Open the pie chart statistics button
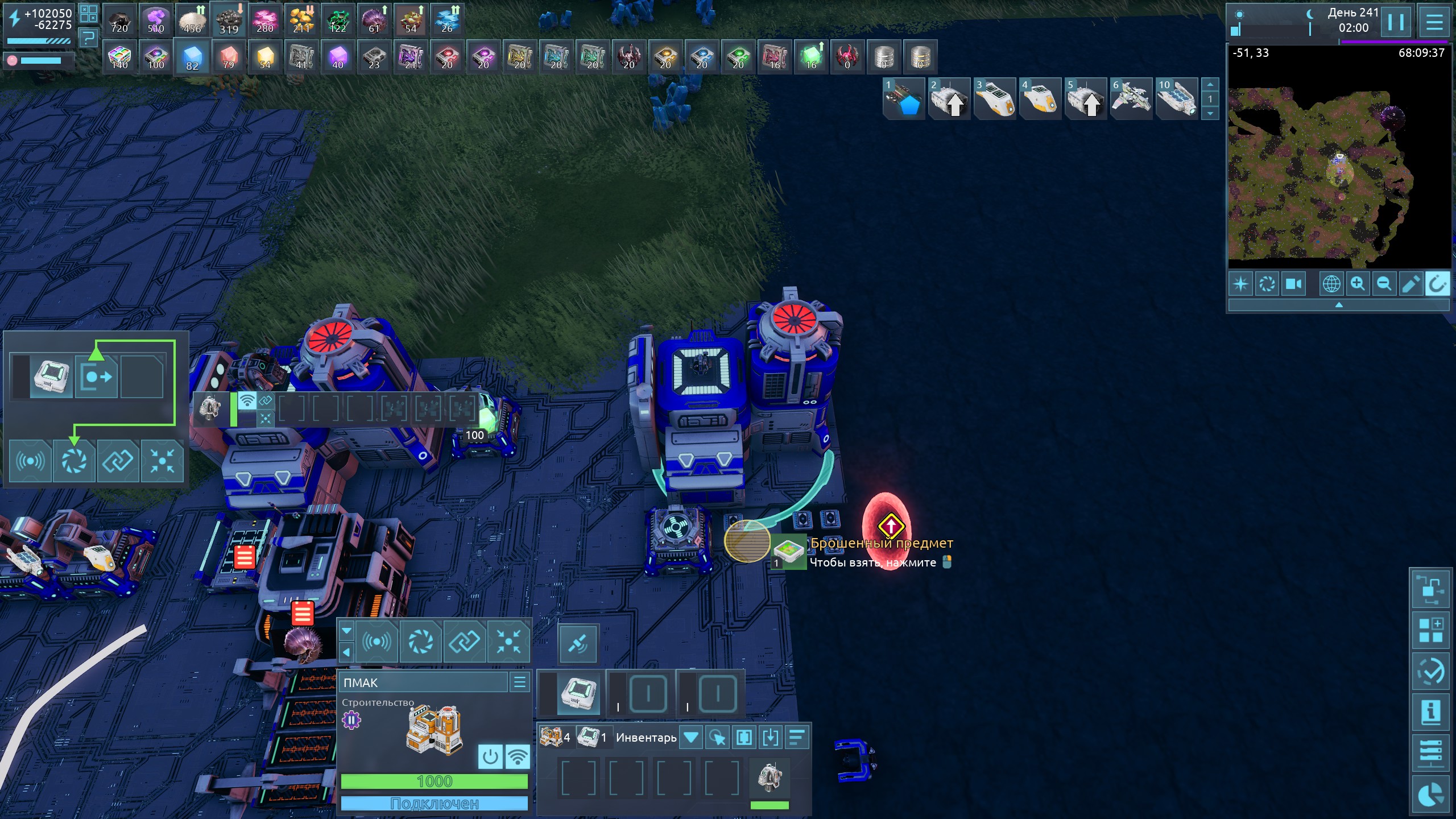 click(x=1431, y=795)
